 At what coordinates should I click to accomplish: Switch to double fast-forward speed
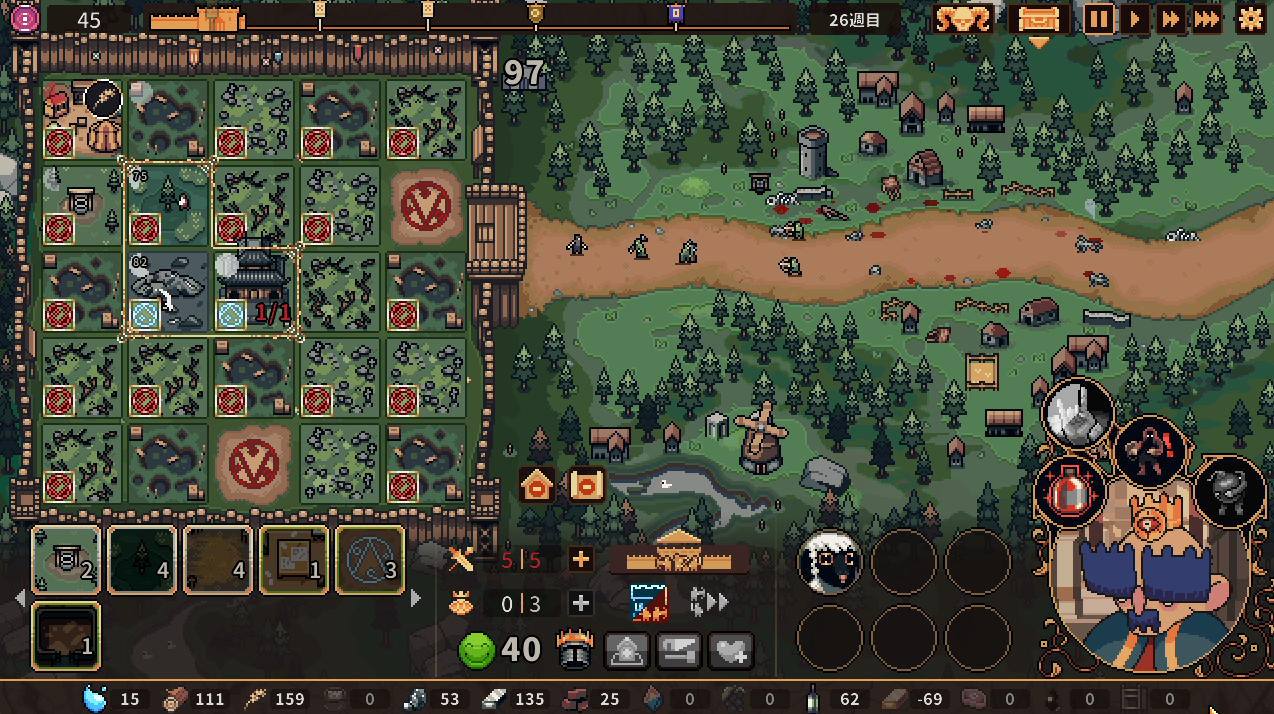pyautogui.click(x=1169, y=19)
